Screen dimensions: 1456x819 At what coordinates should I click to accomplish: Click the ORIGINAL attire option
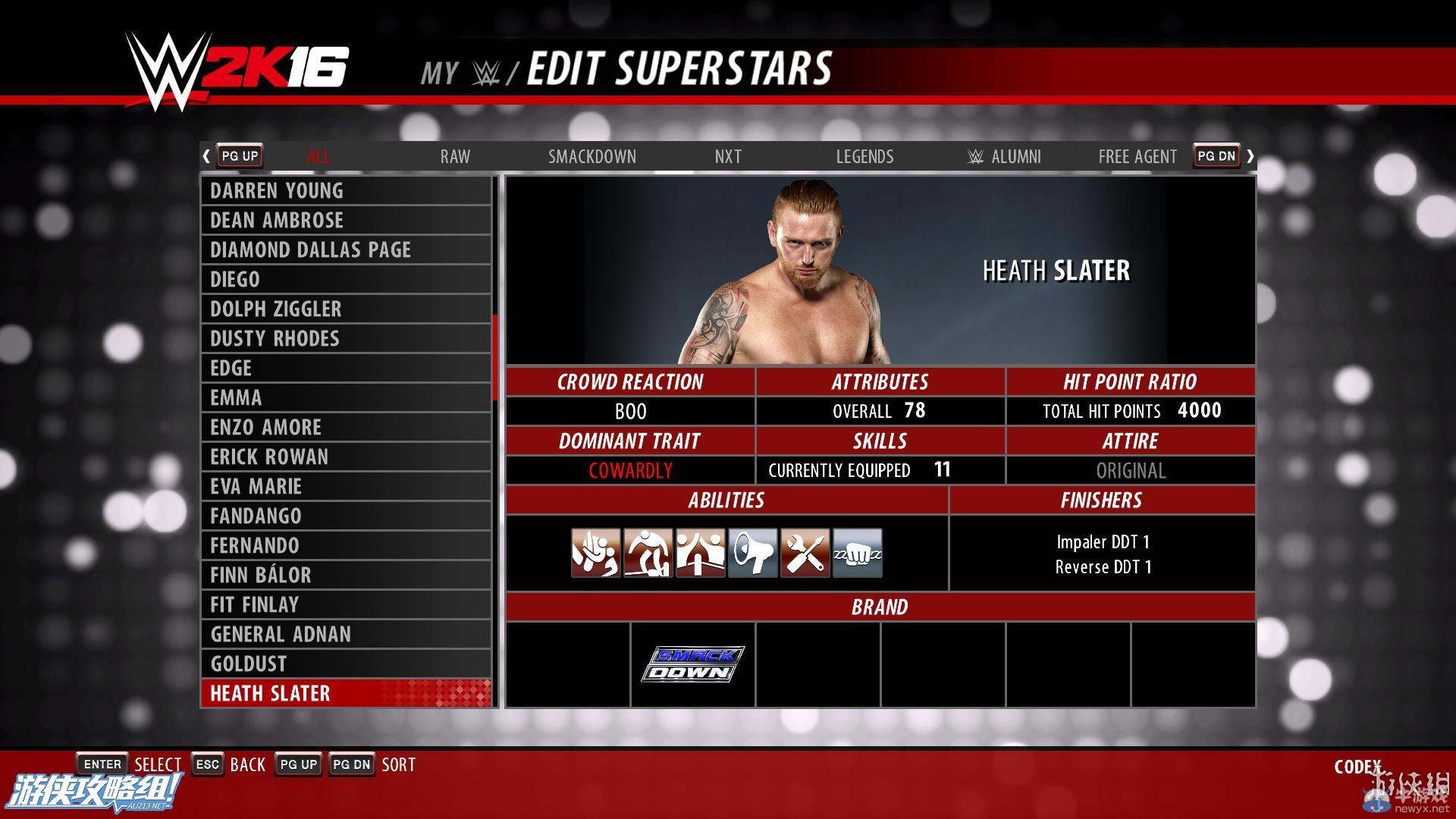coord(1131,470)
